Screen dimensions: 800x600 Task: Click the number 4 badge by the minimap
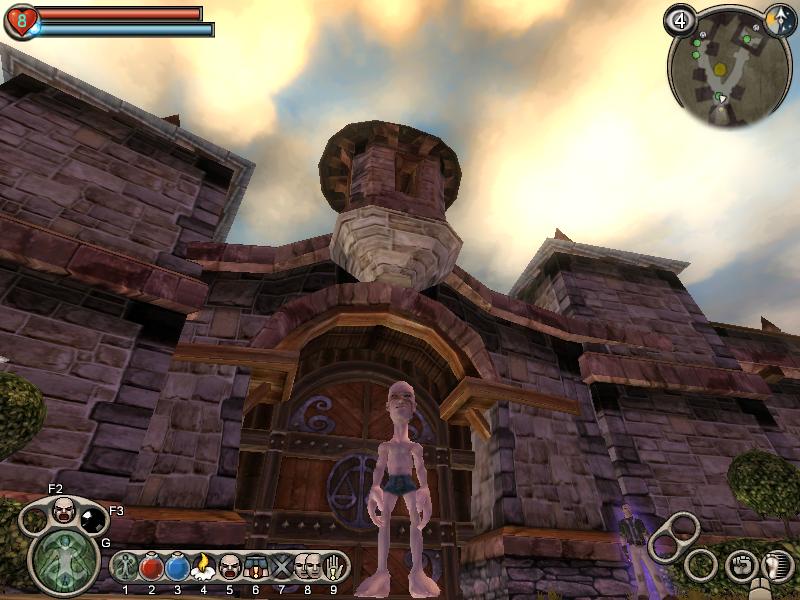click(682, 19)
